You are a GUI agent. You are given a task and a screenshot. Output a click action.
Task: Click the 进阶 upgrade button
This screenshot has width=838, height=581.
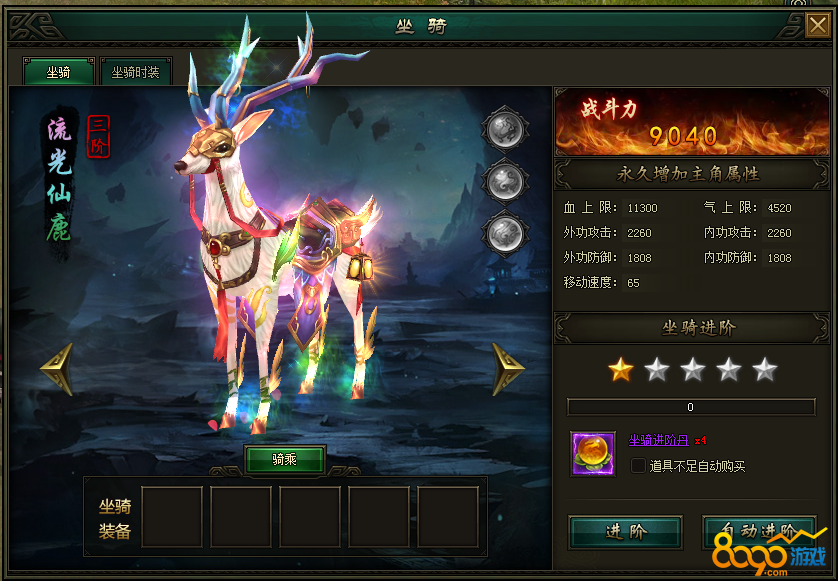pos(625,532)
